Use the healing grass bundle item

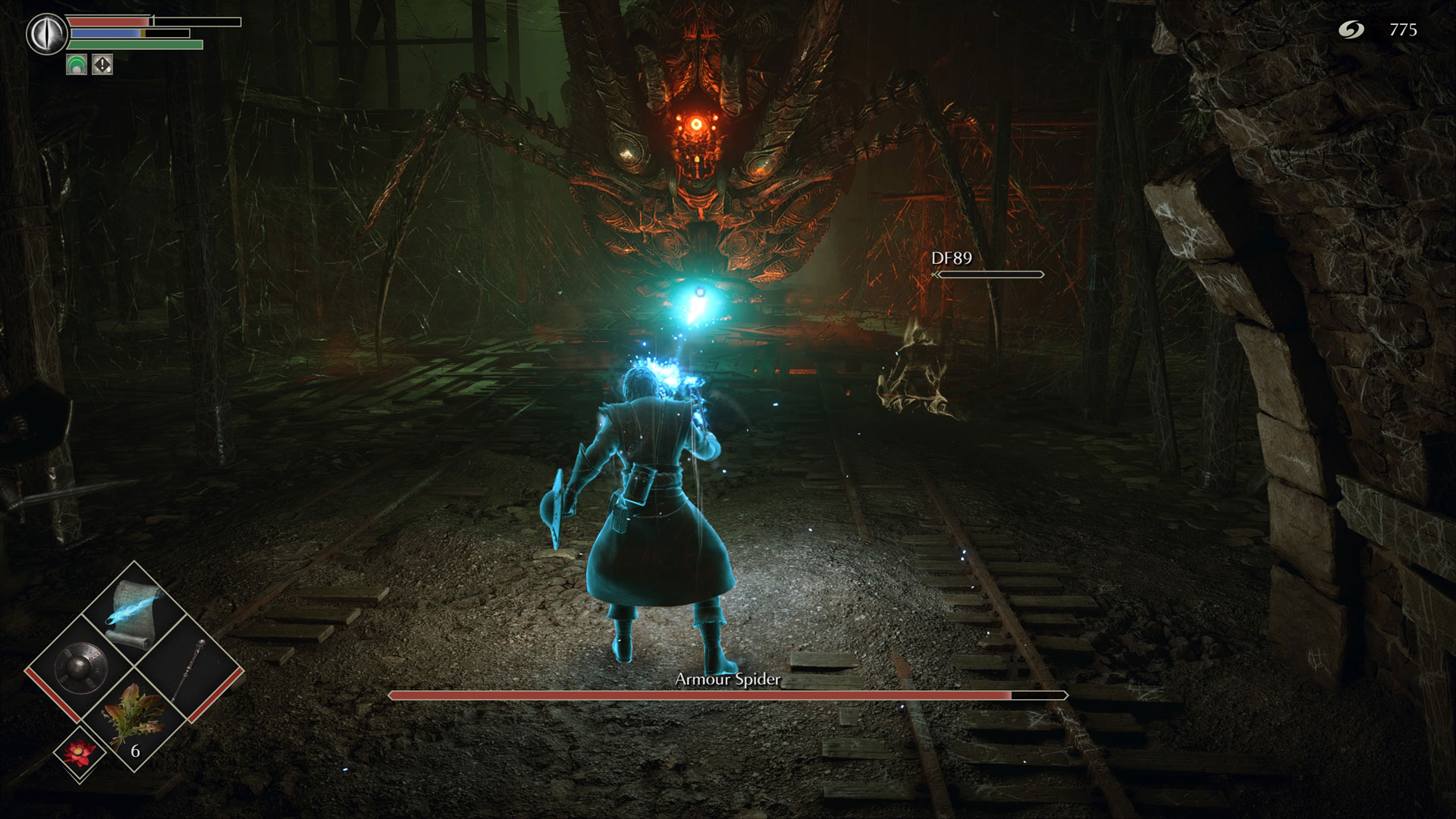pos(134,720)
